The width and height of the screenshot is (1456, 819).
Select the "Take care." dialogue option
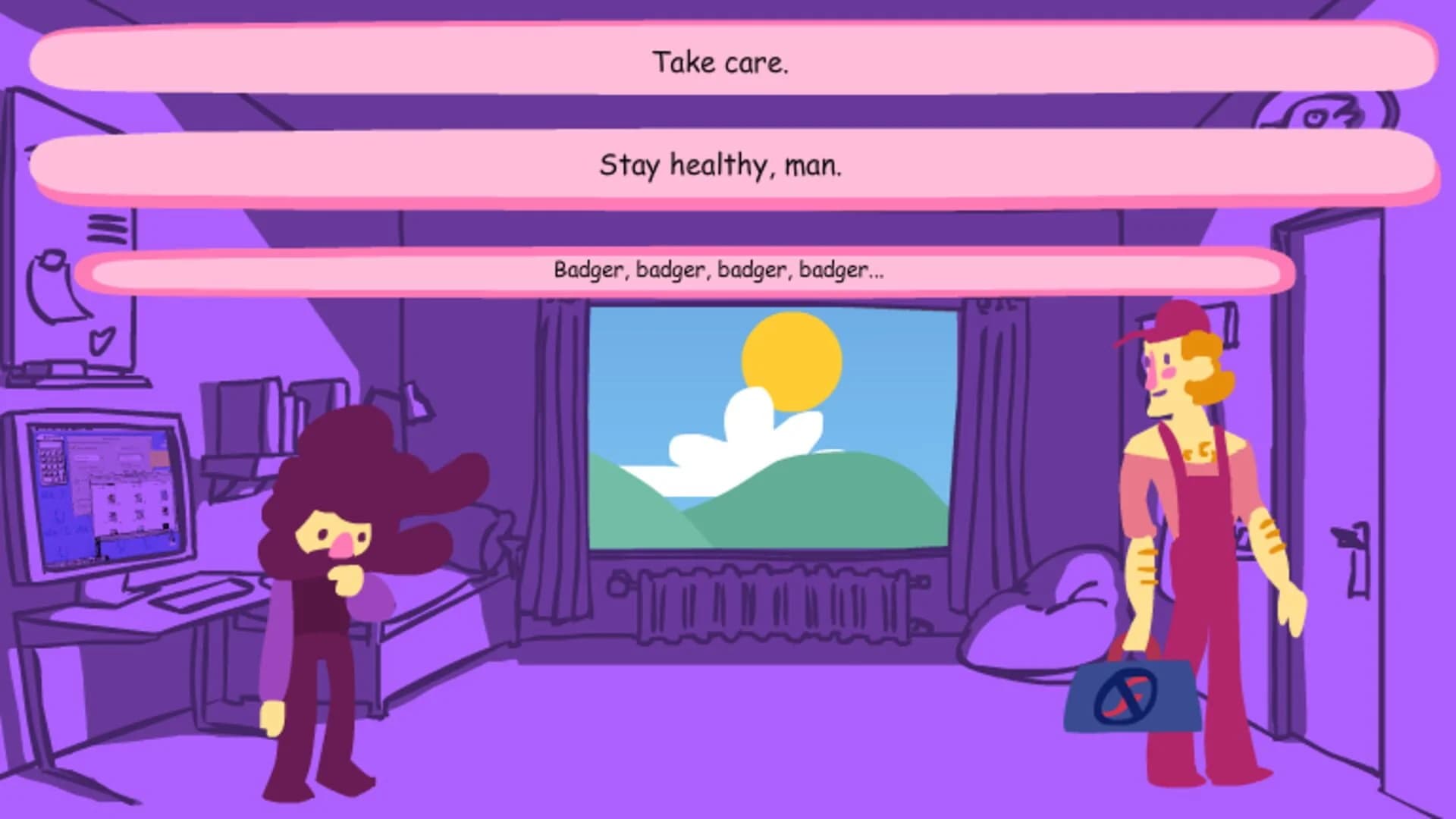pos(722,63)
